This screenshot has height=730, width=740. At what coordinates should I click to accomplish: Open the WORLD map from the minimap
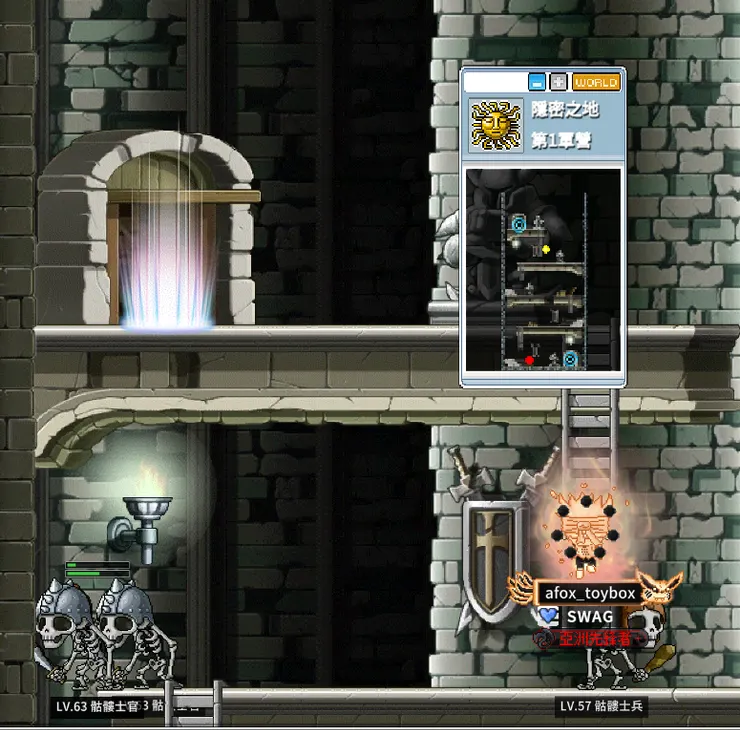coord(596,82)
